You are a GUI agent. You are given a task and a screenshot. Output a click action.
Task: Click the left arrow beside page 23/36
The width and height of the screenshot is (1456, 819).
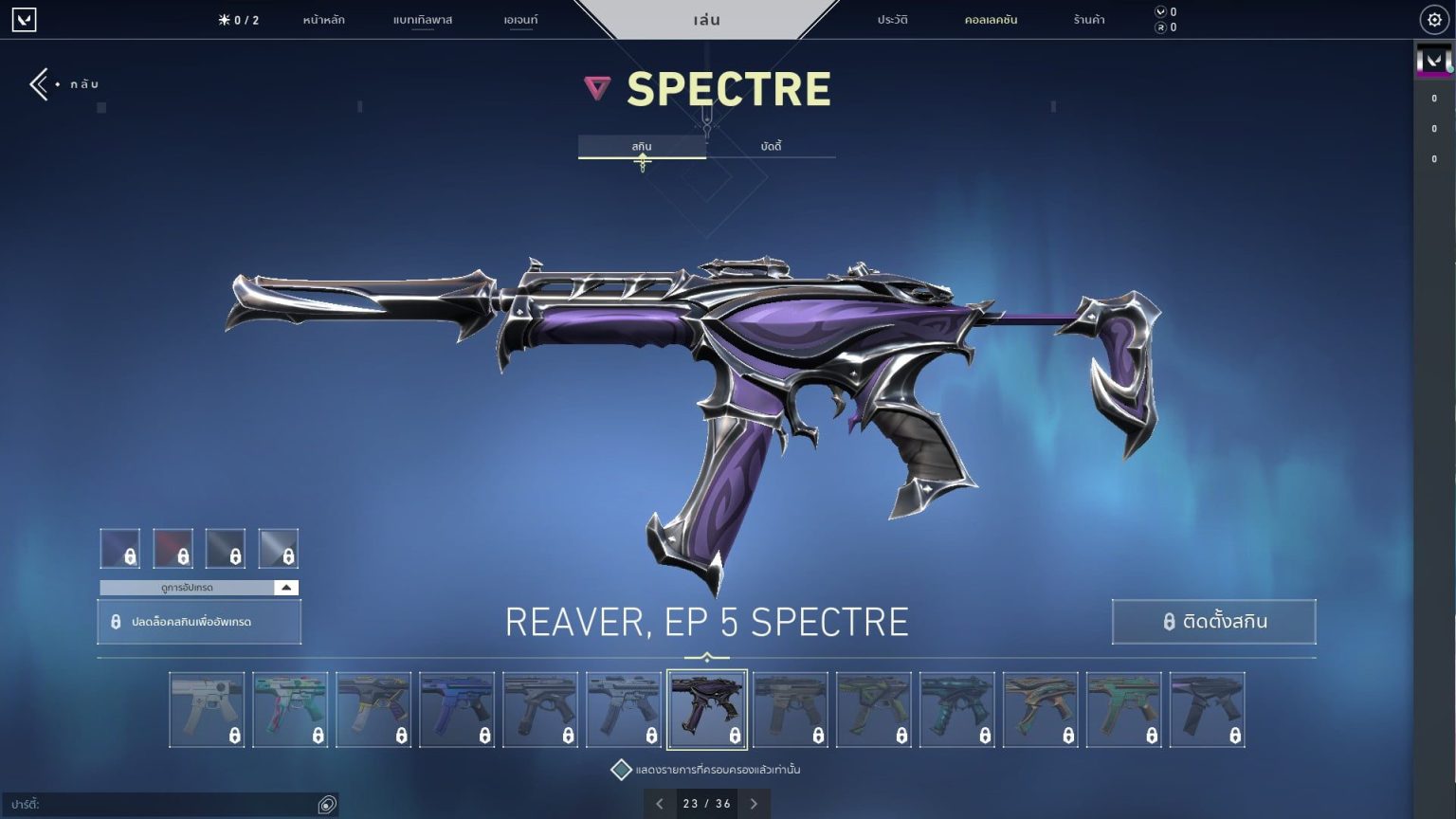point(660,803)
